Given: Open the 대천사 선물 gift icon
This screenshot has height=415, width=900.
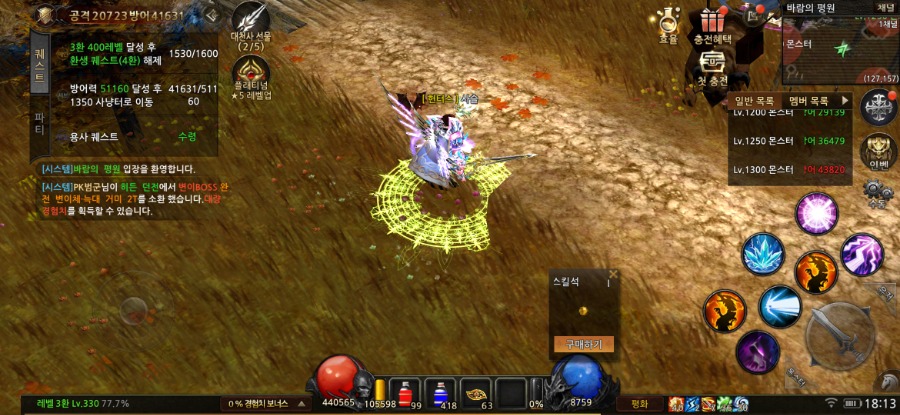Looking at the screenshot, I should coord(251,21).
